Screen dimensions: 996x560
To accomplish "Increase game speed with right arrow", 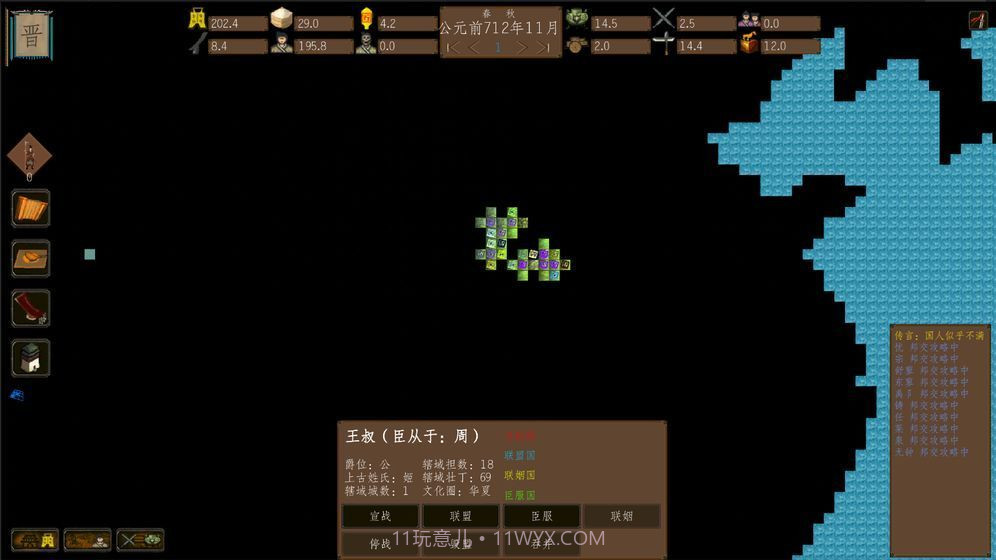I will tap(520, 47).
